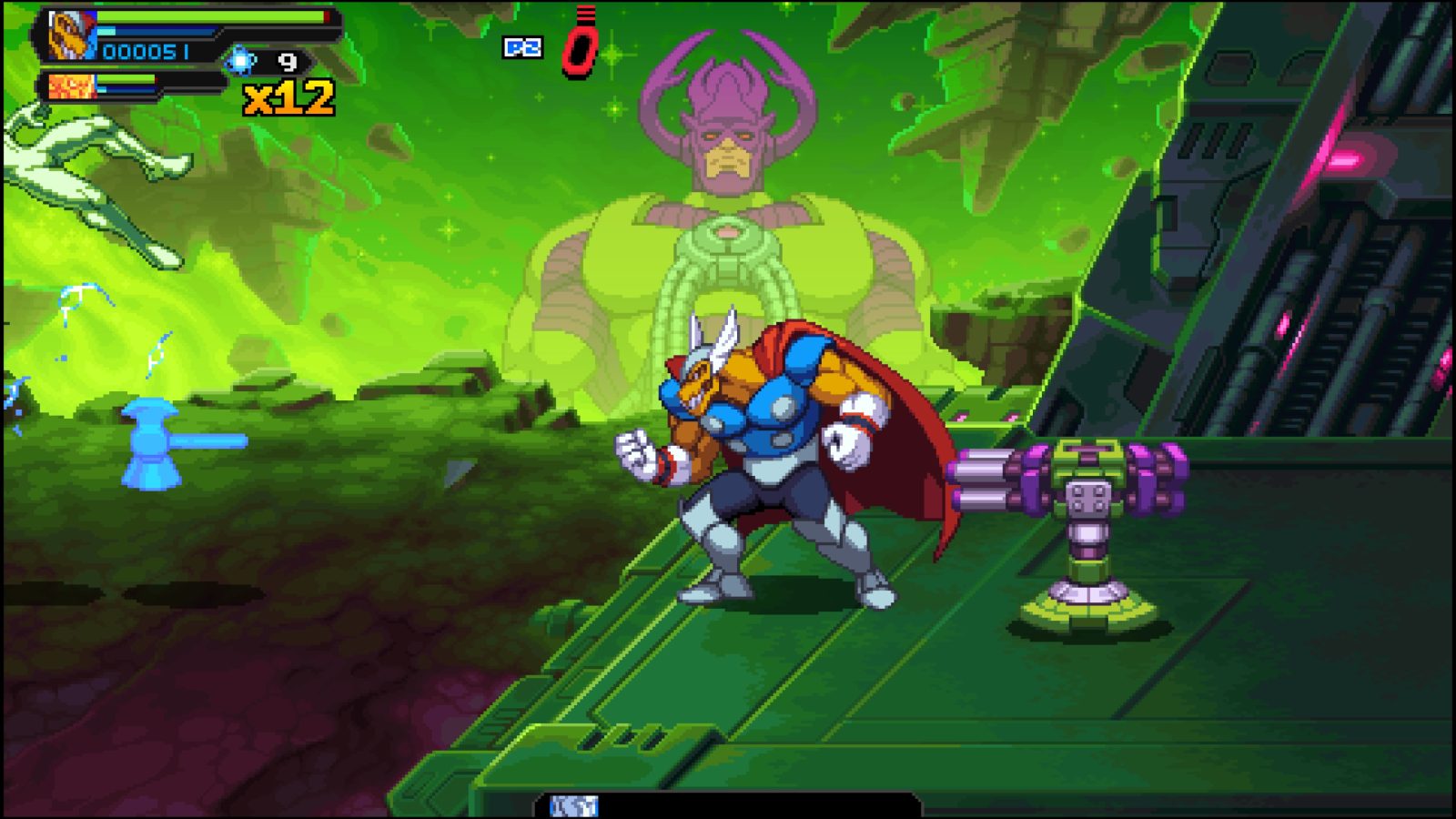Click the Beta Ray Bill HUD portrait
1456x819 pixels.
click(x=73, y=35)
